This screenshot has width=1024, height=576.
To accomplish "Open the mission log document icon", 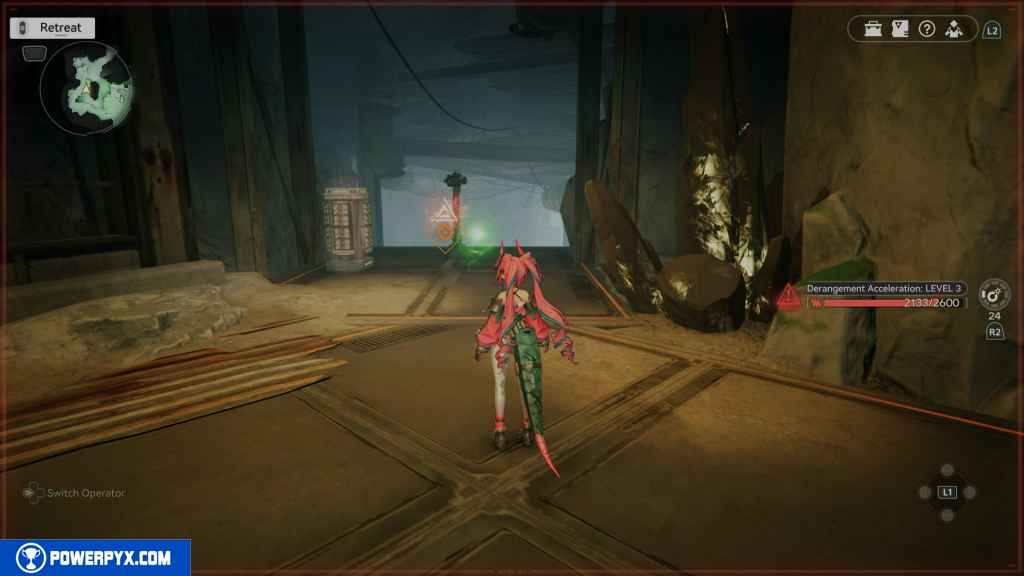I will click(x=900, y=29).
